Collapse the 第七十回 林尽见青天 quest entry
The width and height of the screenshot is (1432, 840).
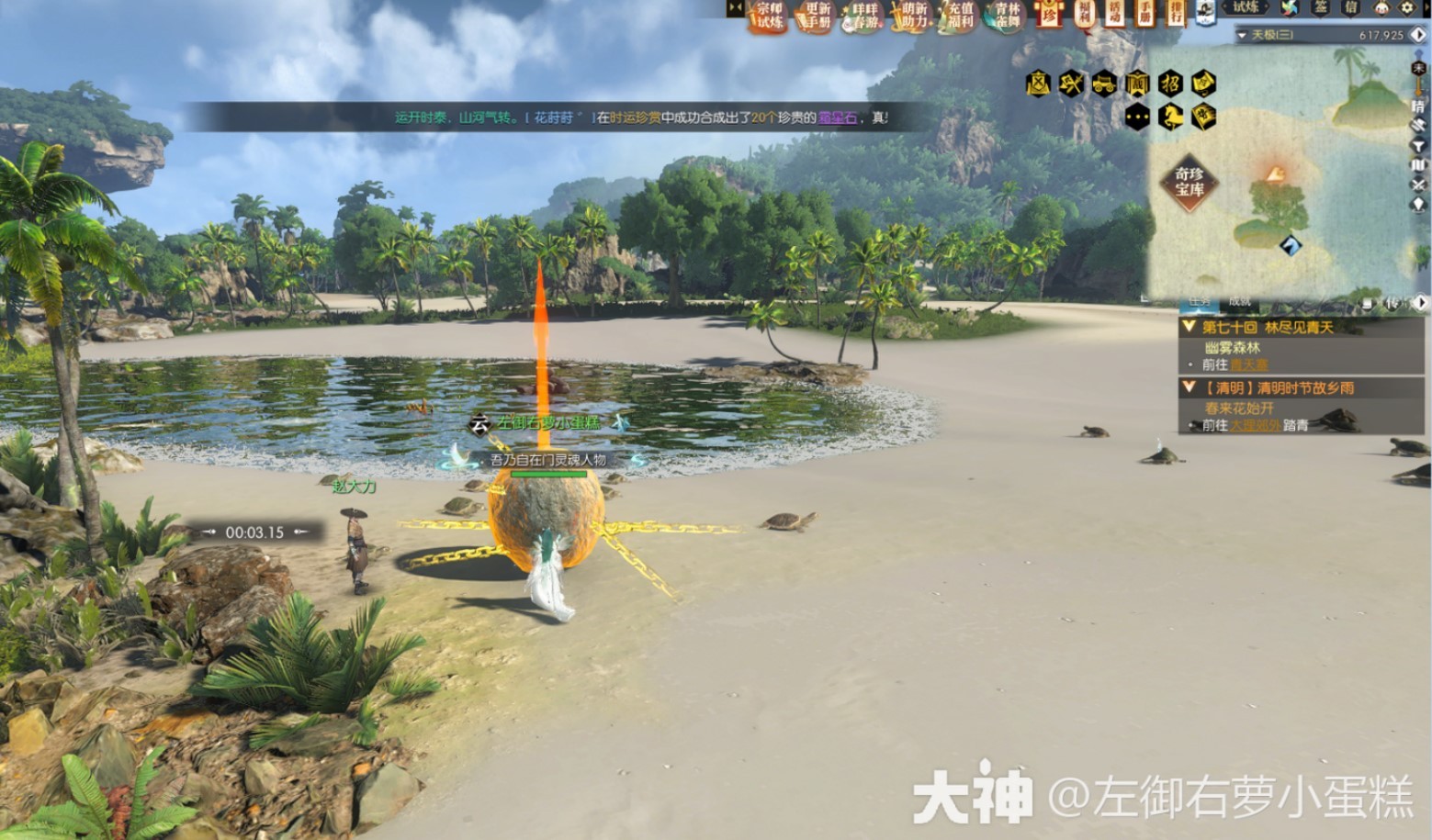coord(1189,327)
